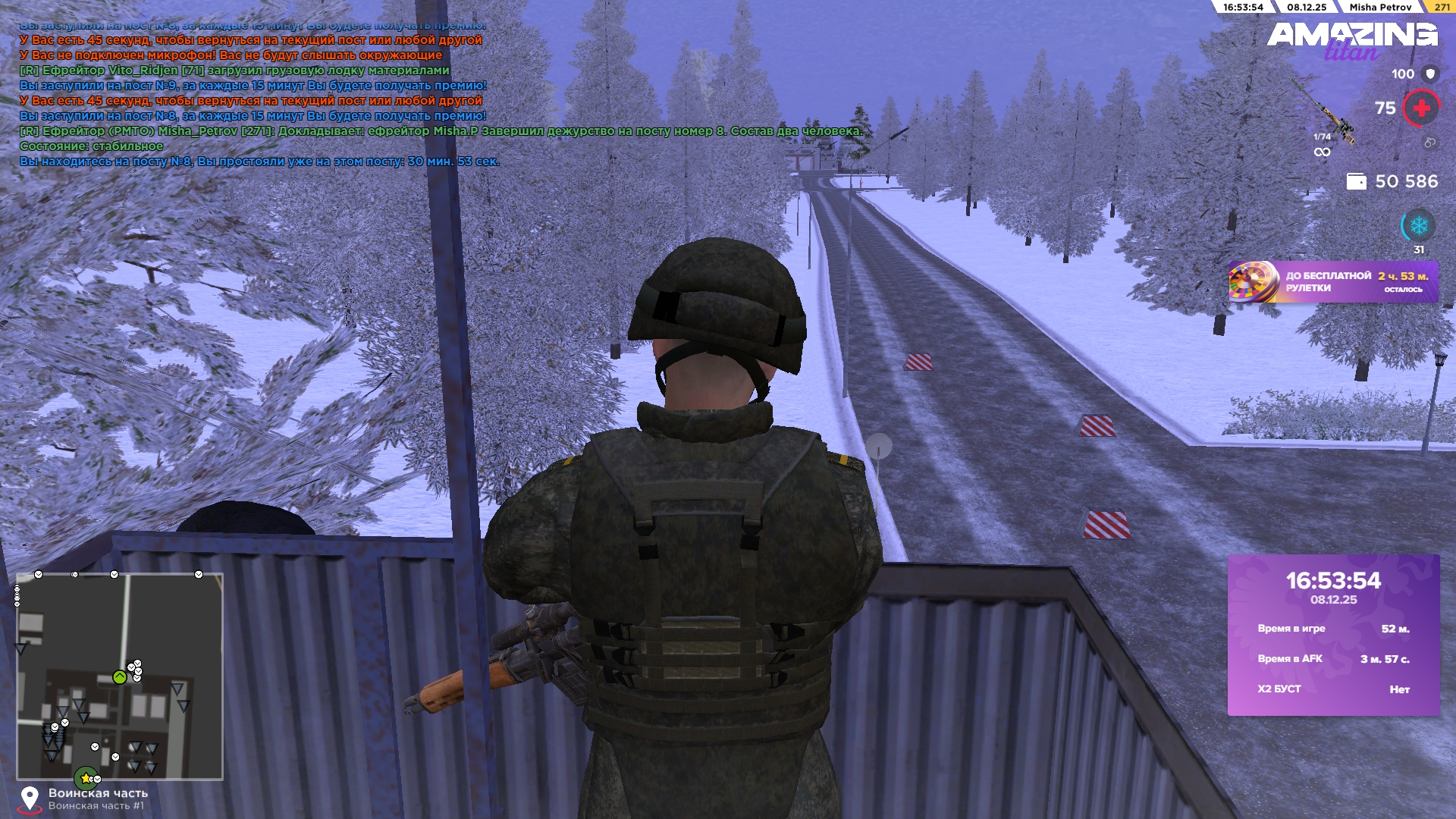The height and width of the screenshot is (819, 1456).
Task: Click the snowflake temperature icon
Action: (1418, 226)
